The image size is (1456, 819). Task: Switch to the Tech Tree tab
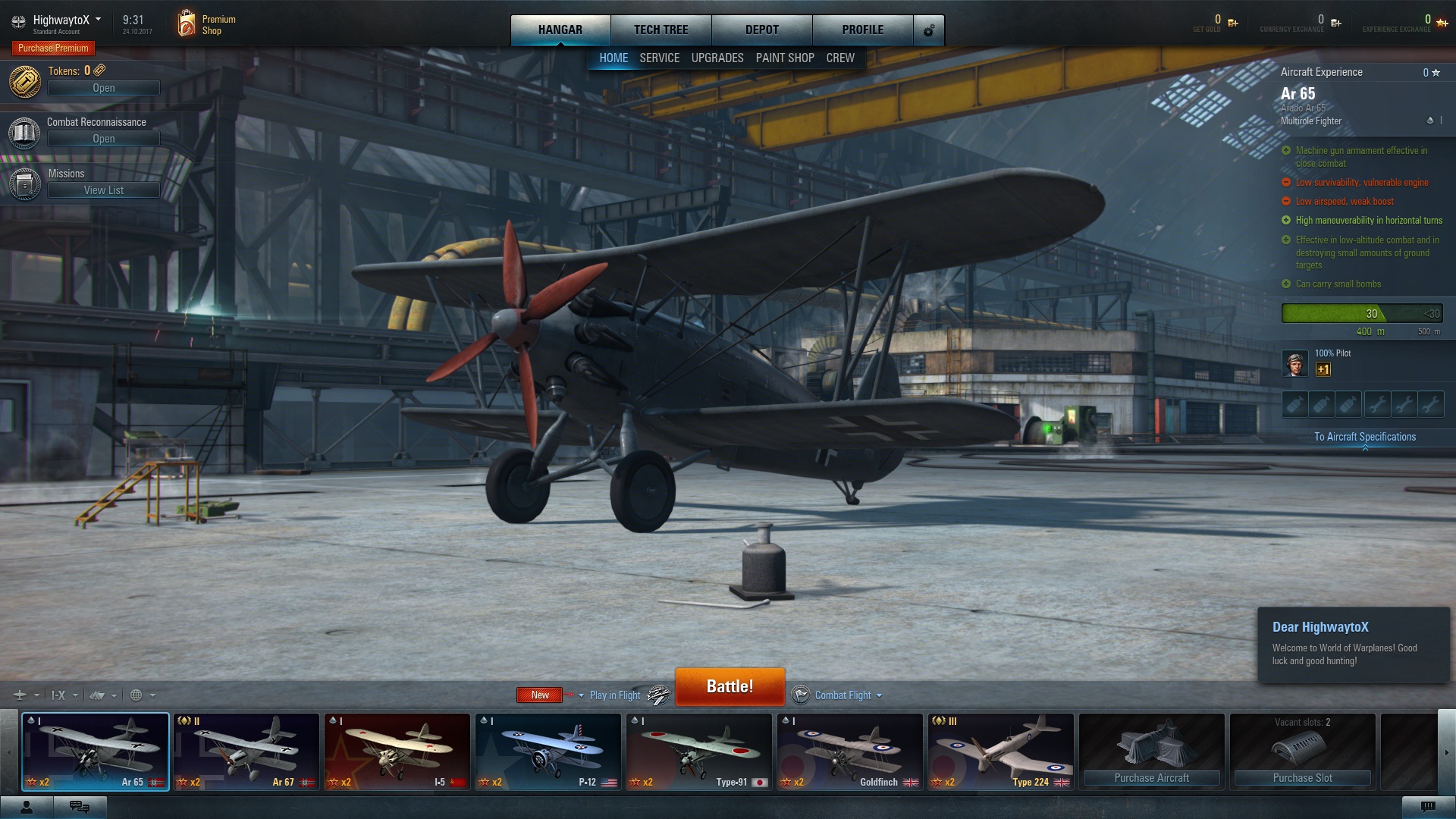661,30
